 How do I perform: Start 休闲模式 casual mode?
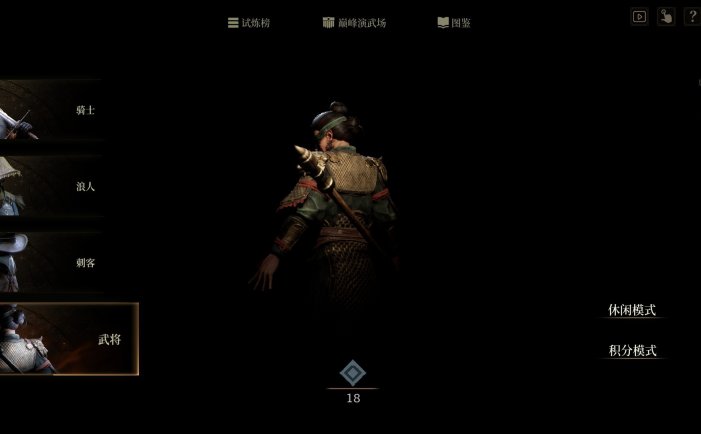click(x=632, y=310)
